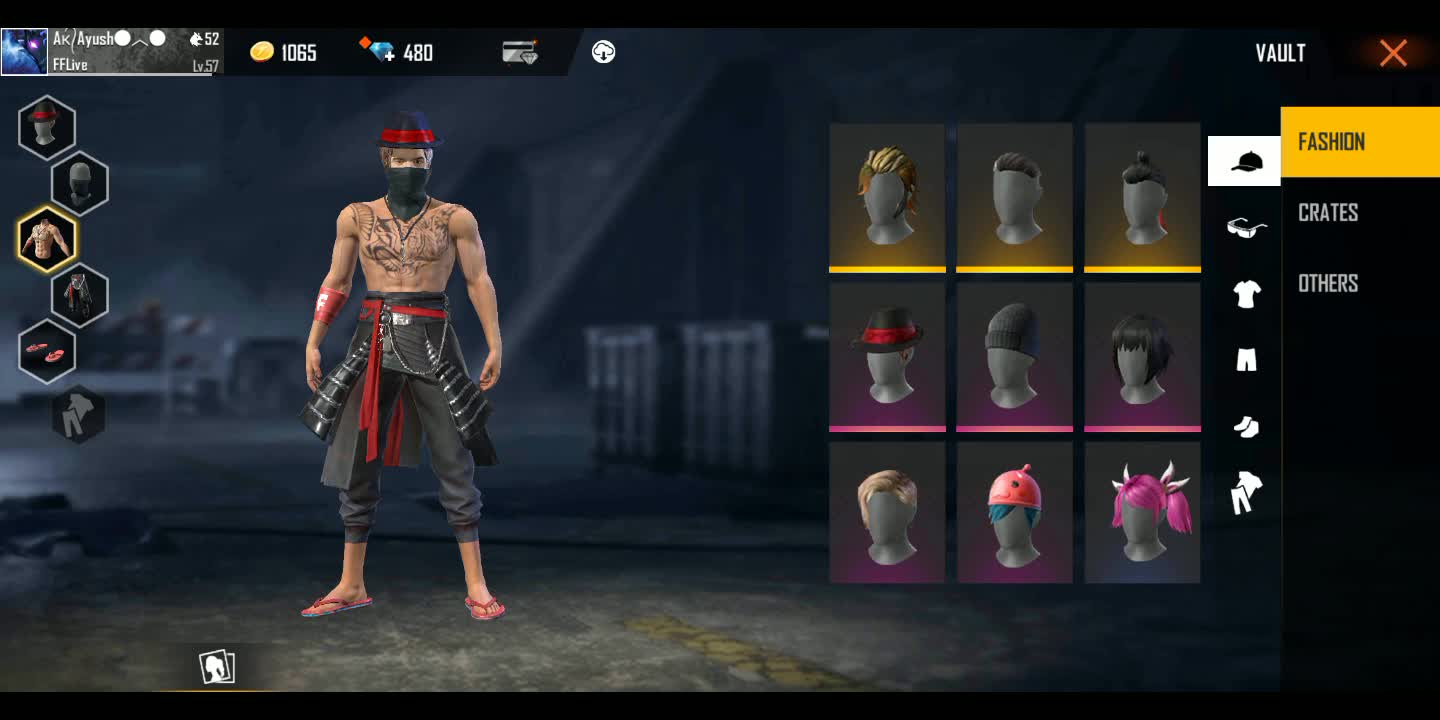Open the player profile avatar

25,52
